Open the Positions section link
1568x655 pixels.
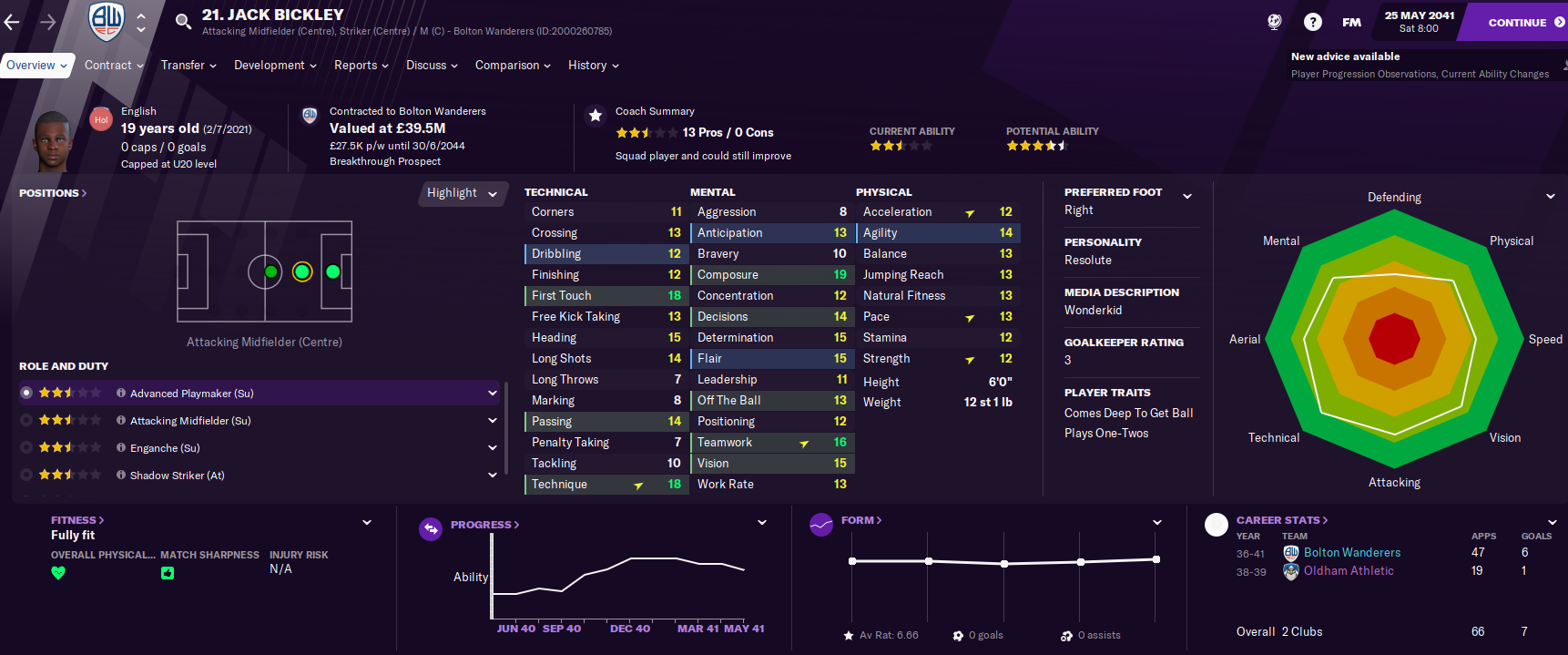(53, 193)
